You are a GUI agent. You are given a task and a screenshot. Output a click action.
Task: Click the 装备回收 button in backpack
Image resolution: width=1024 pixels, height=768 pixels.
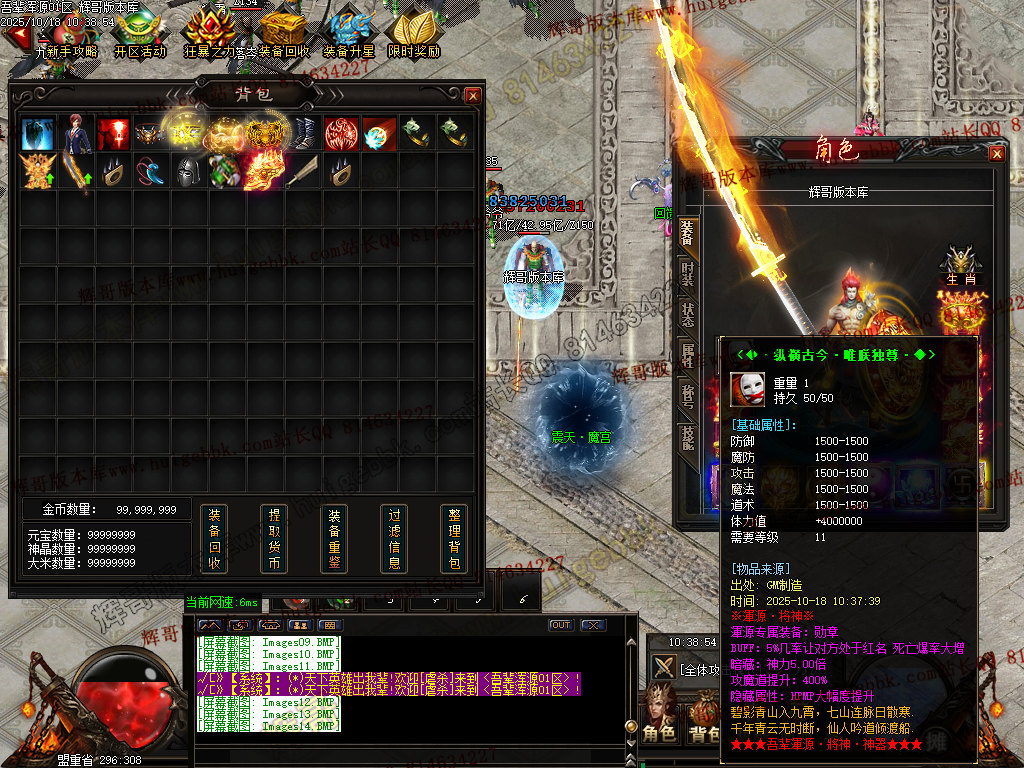tap(214, 539)
